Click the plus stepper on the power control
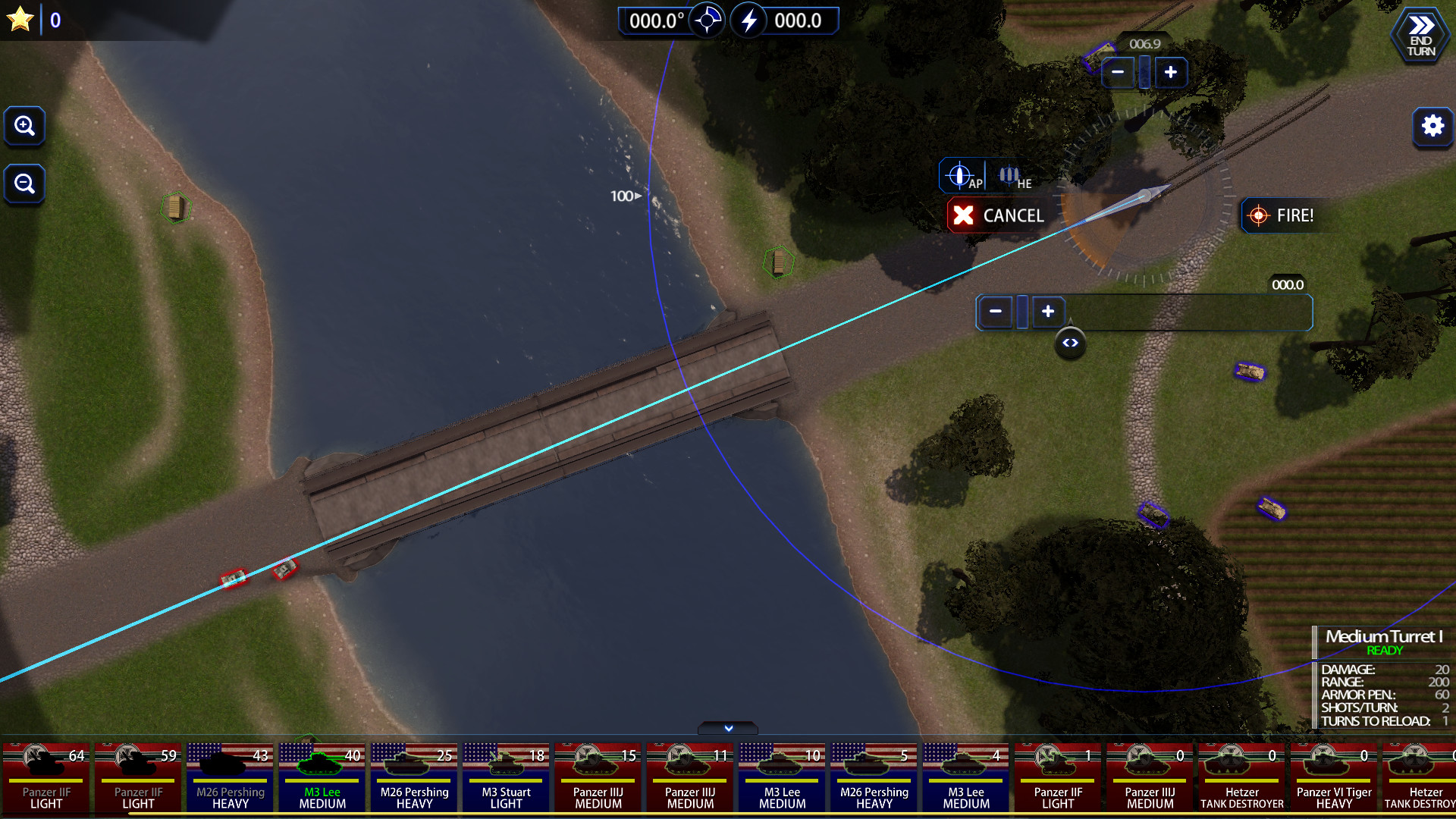 (1047, 312)
